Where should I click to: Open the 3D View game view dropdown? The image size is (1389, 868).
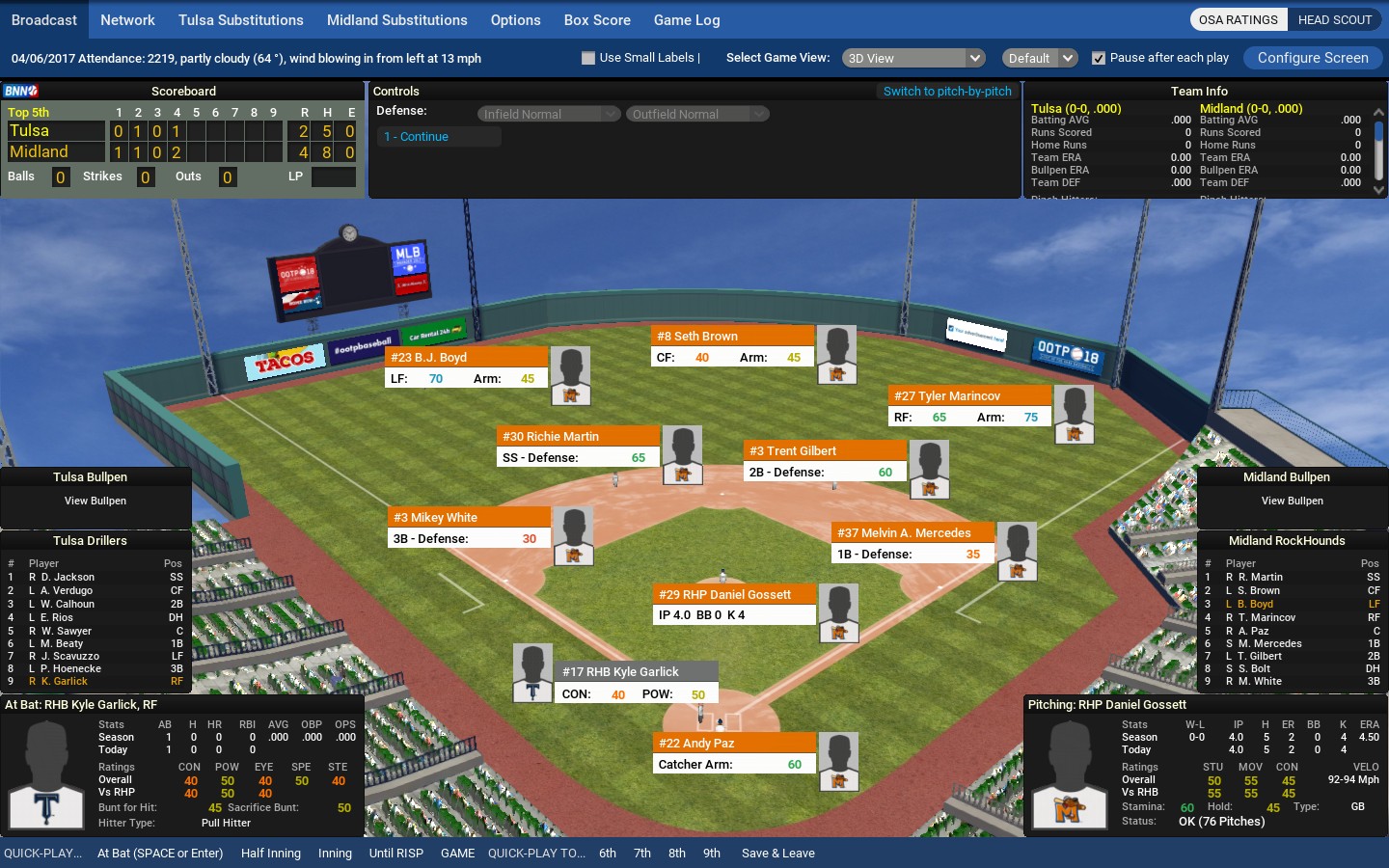click(x=912, y=58)
